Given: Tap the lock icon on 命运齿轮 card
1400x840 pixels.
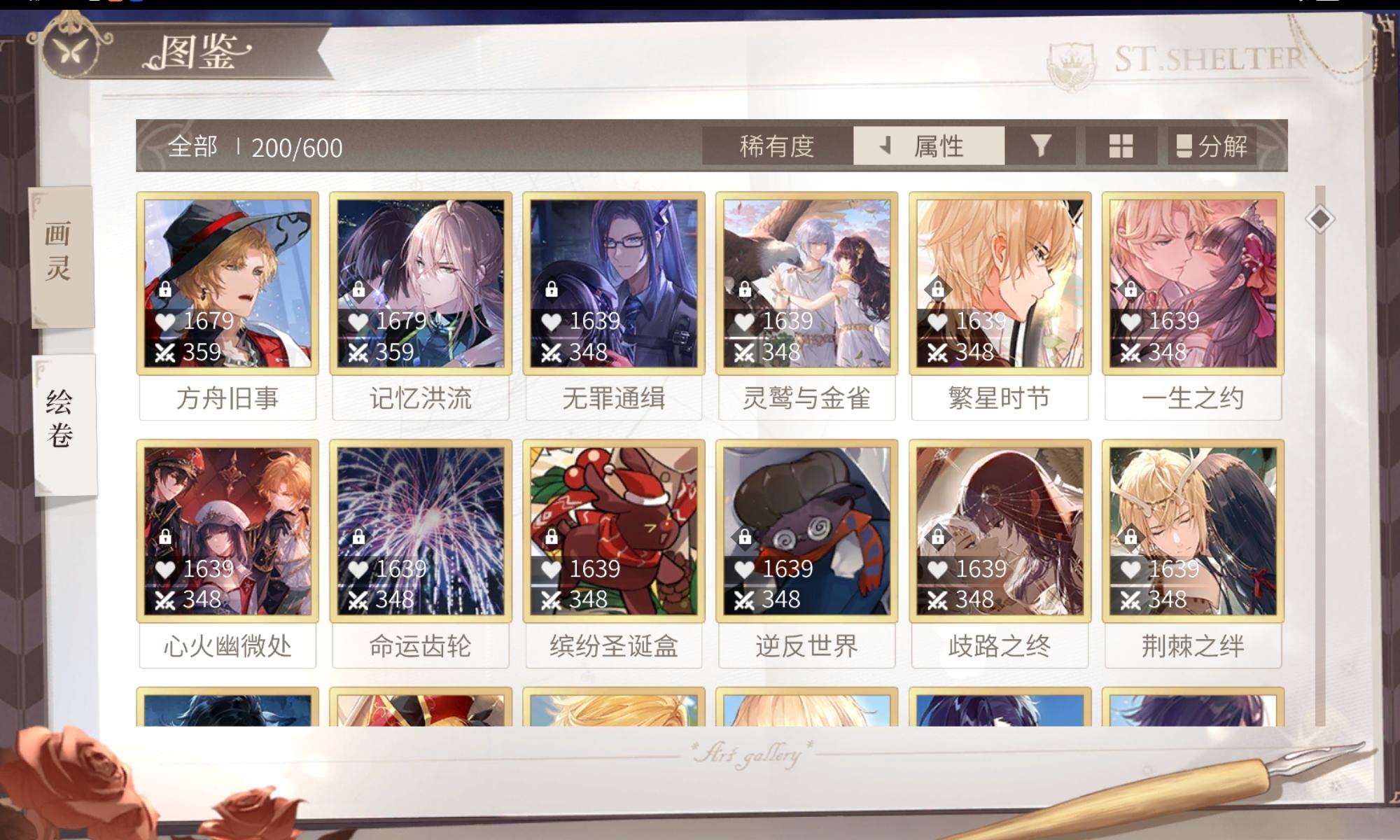Looking at the screenshot, I should (x=359, y=537).
